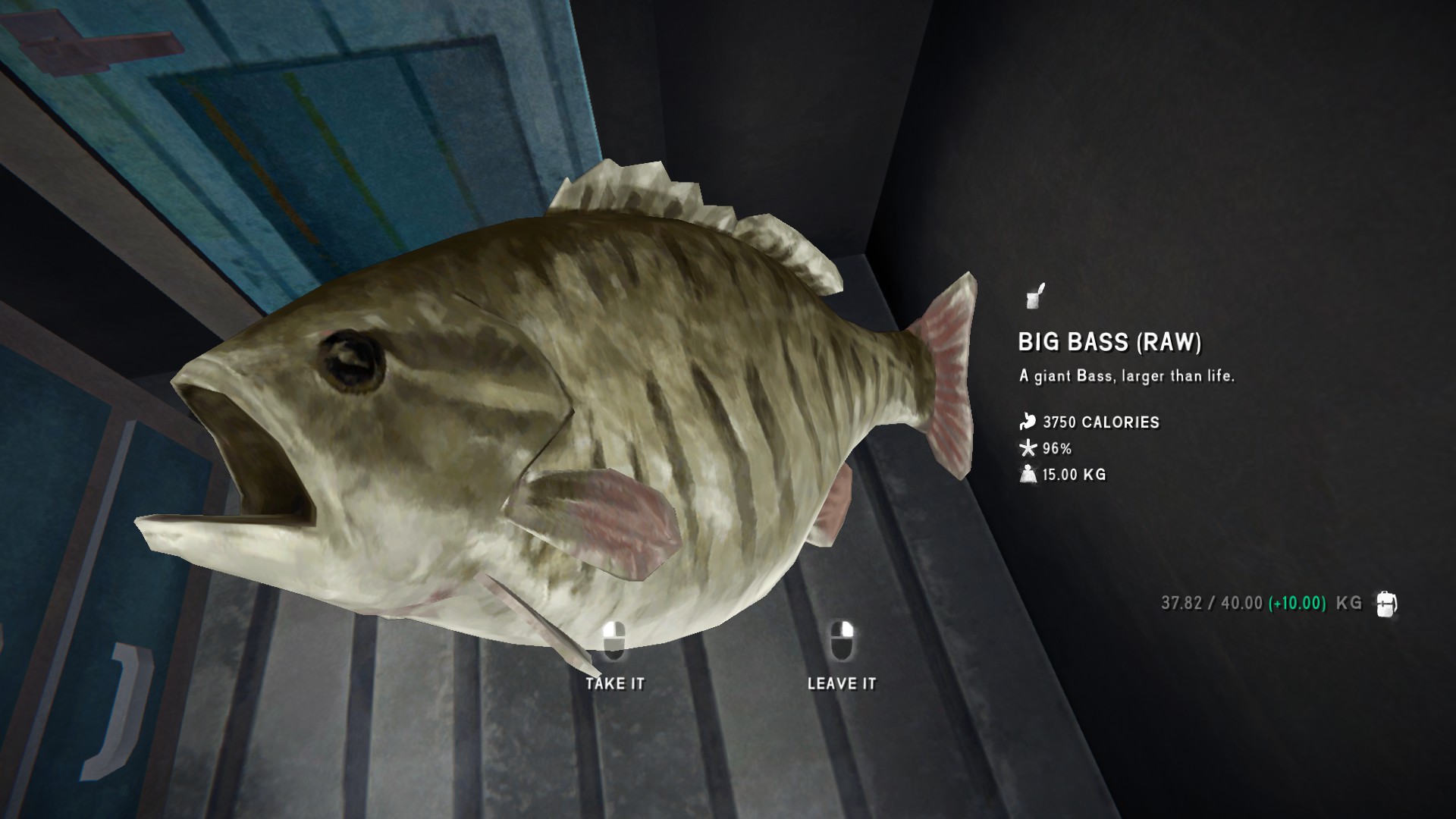Choose Take It to pick up the bass
The width and height of the screenshot is (1456, 819).
pyautogui.click(x=614, y=682)
